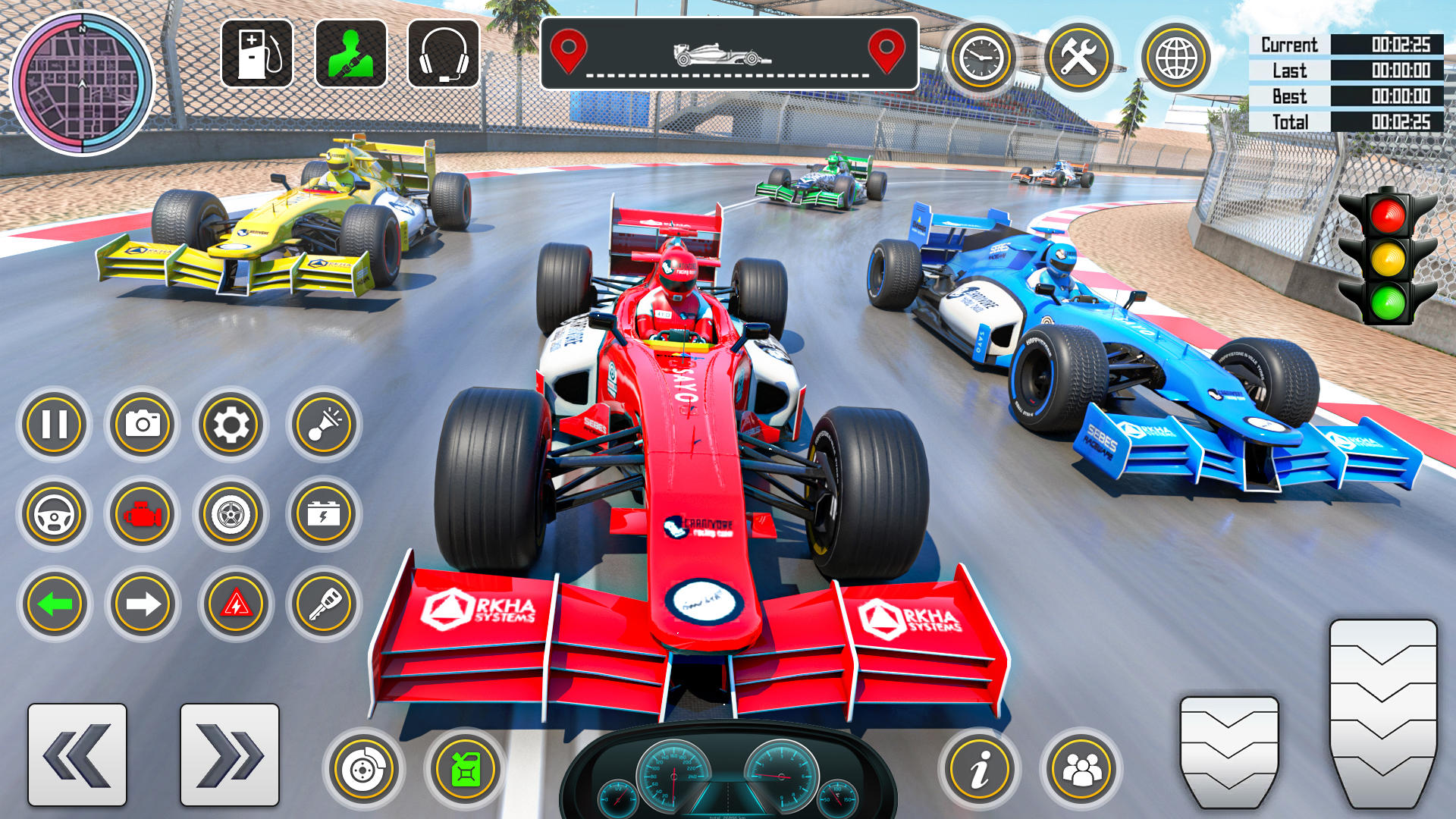
Task: Tap the battery charge icon
Action: 323,515
